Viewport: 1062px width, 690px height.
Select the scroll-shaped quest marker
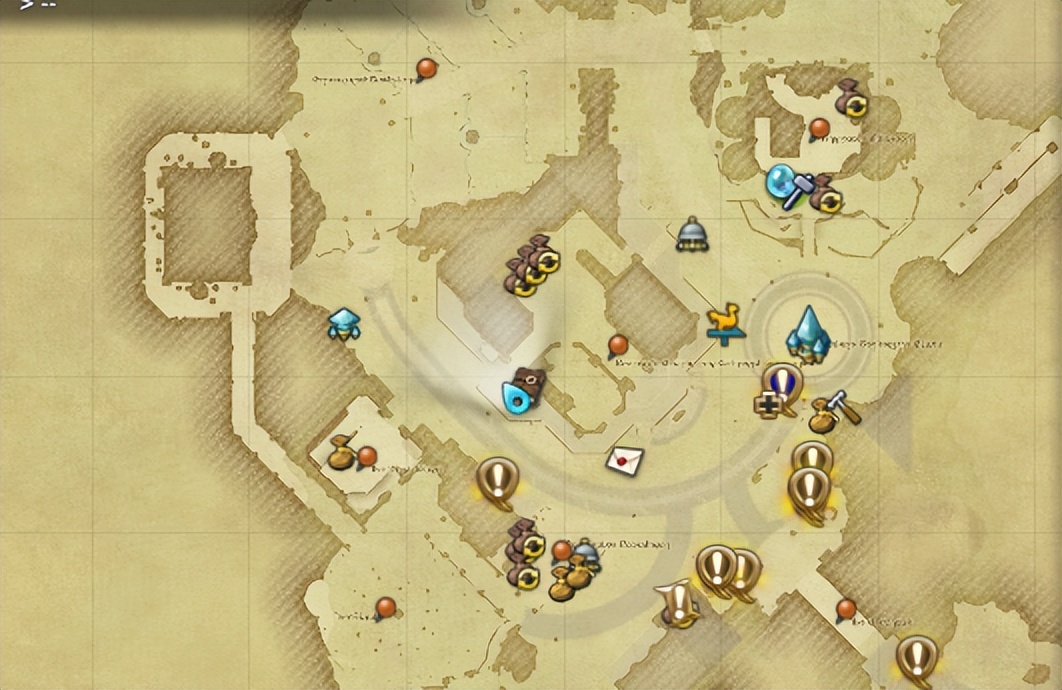[x=679, y=603]
